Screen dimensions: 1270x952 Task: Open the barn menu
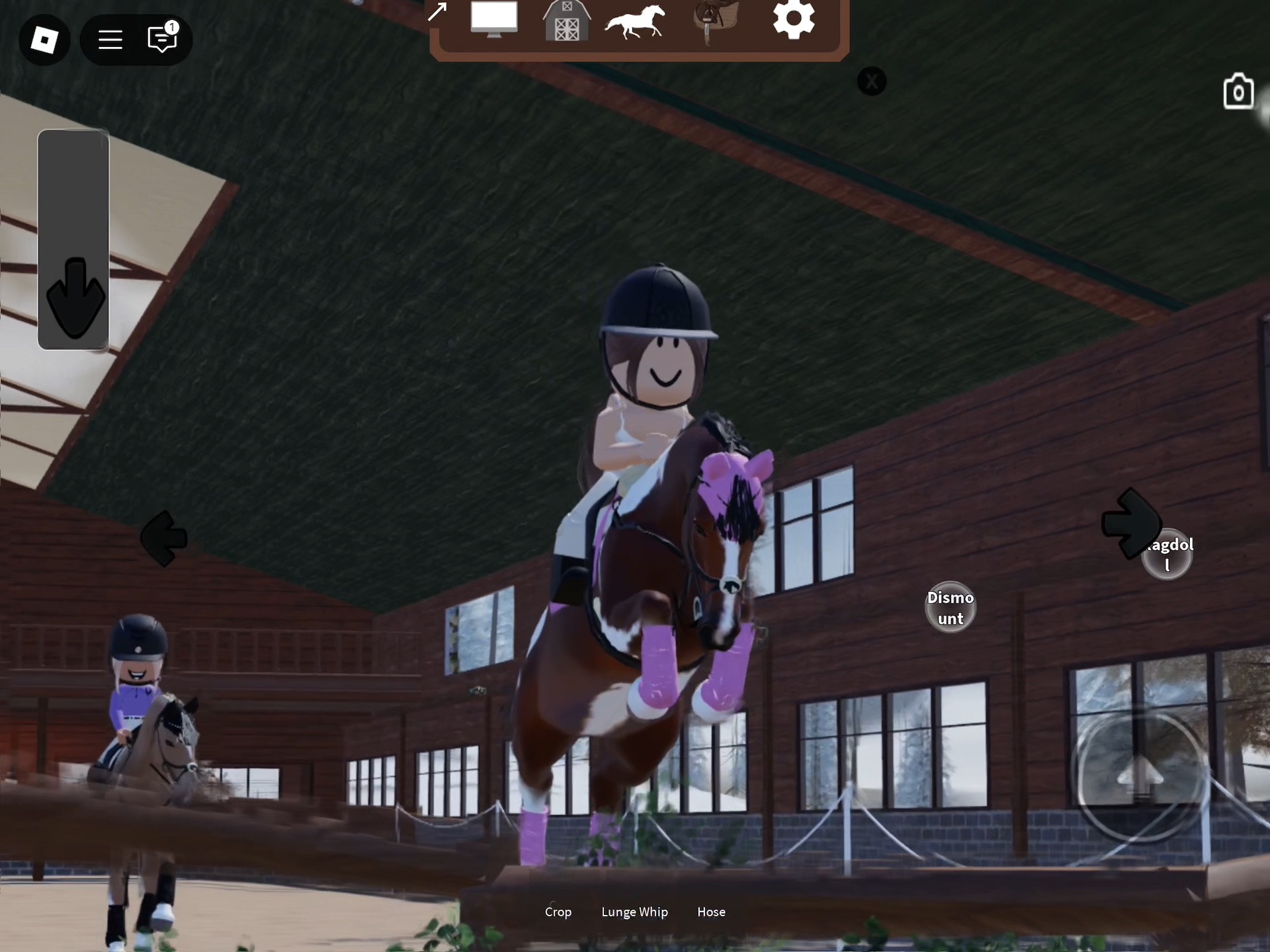click(566, 21)
